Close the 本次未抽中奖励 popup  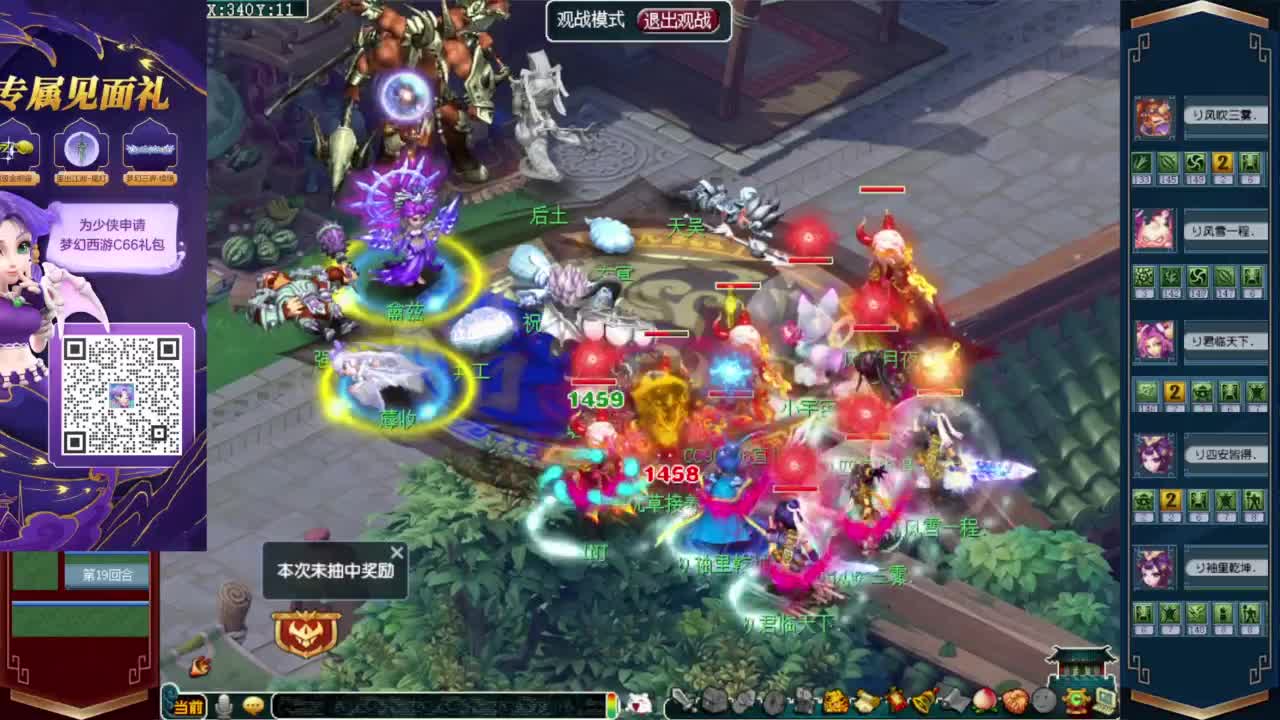[x=396, y=551]
